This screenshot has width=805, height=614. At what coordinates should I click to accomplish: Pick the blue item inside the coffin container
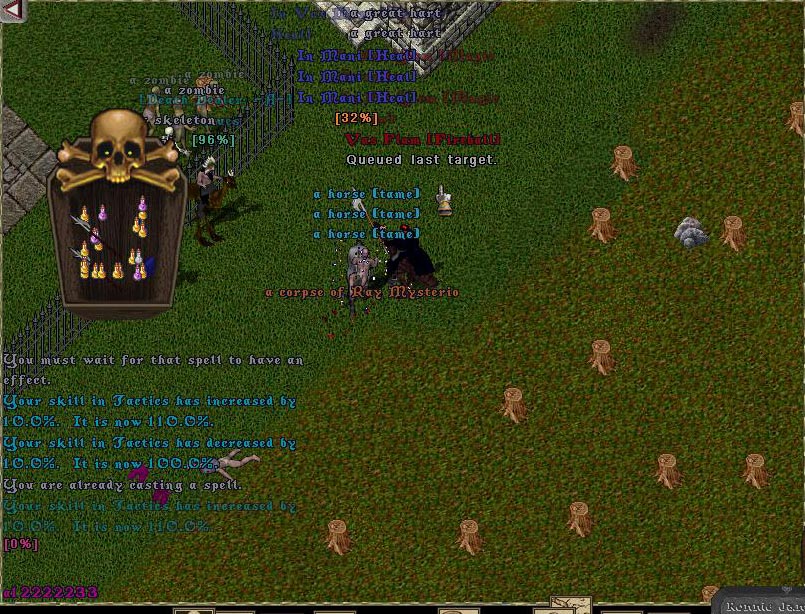click(x=150, y=264)
